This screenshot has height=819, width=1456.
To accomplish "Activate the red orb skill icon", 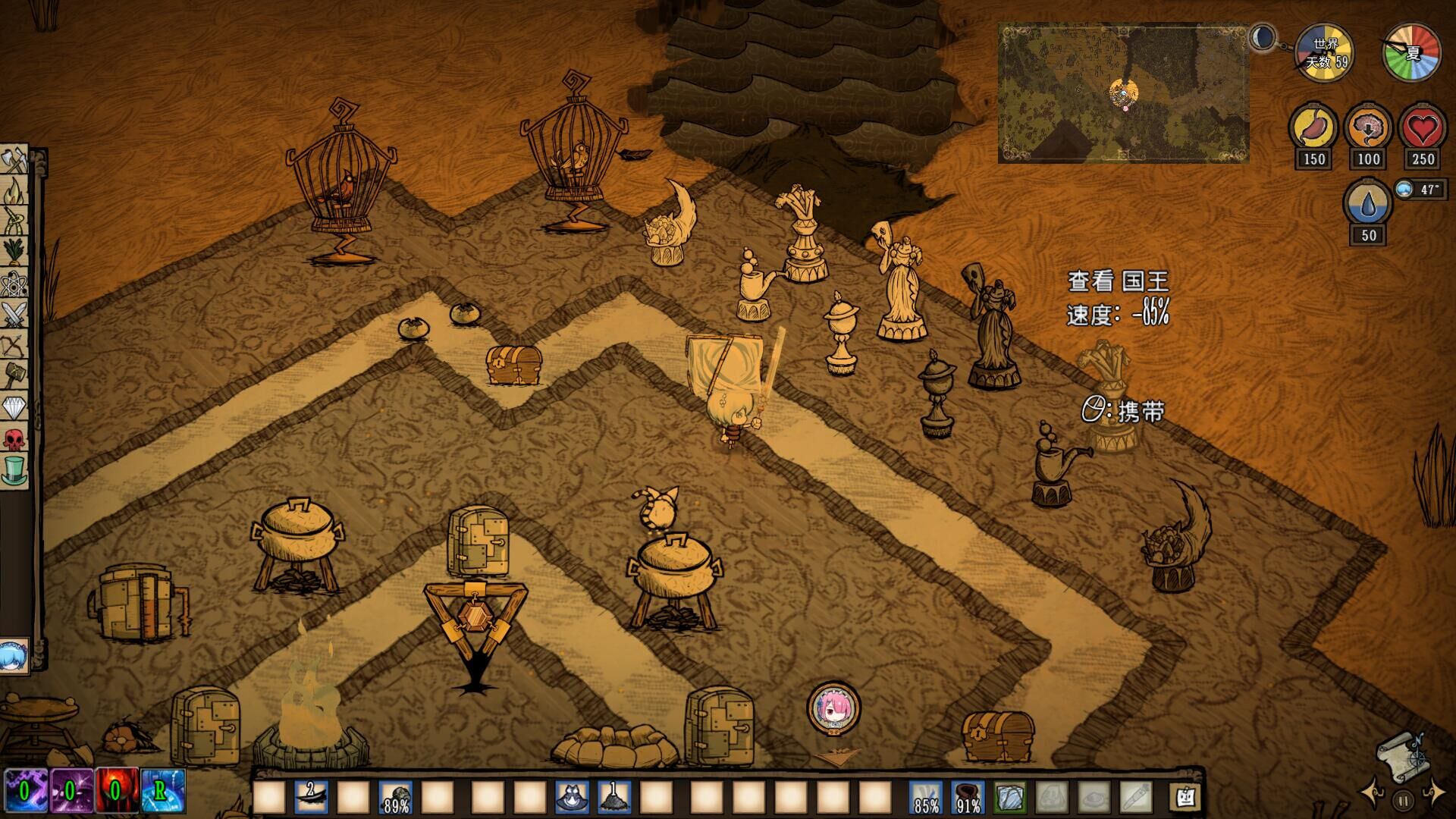I will tap(115, 791).
